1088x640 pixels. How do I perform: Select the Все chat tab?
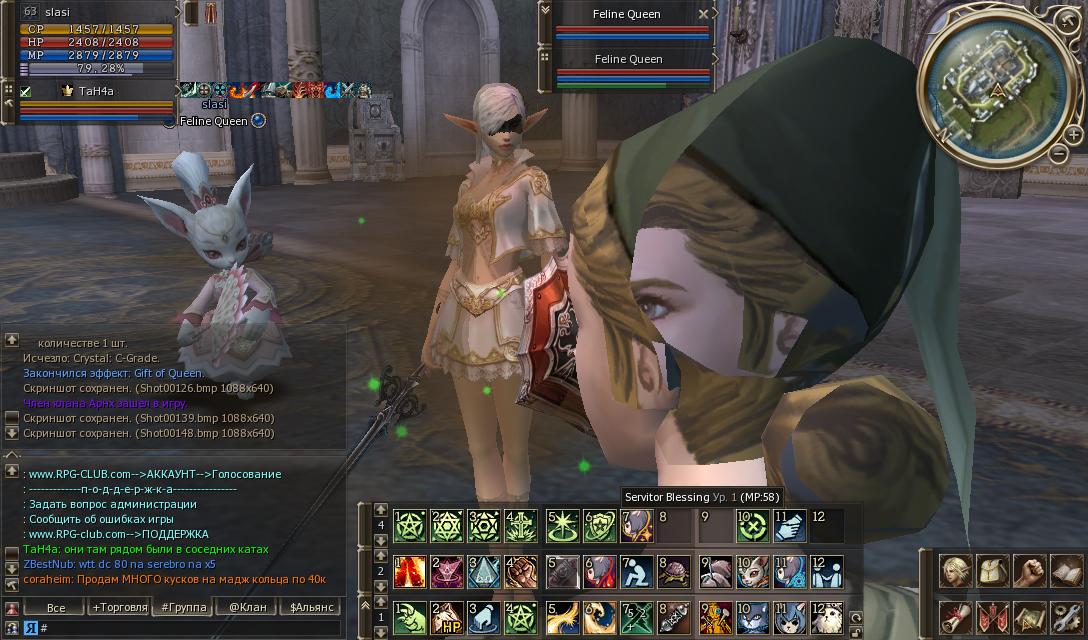pyautogui.click(x=56, y=607)
